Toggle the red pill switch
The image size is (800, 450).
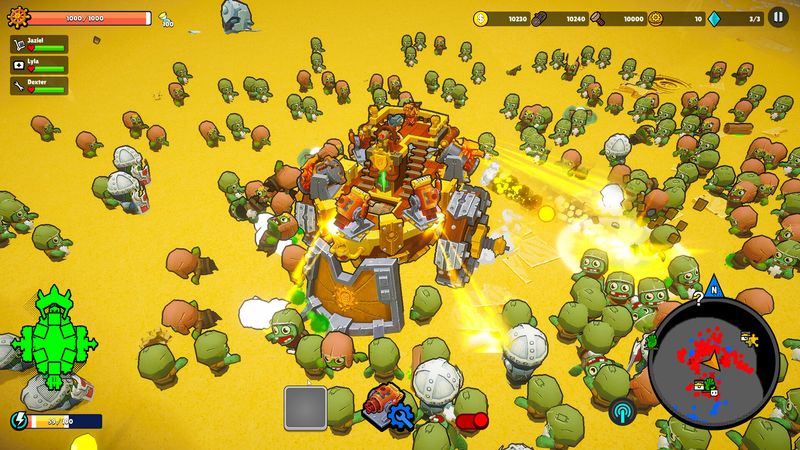click(470, 421)
